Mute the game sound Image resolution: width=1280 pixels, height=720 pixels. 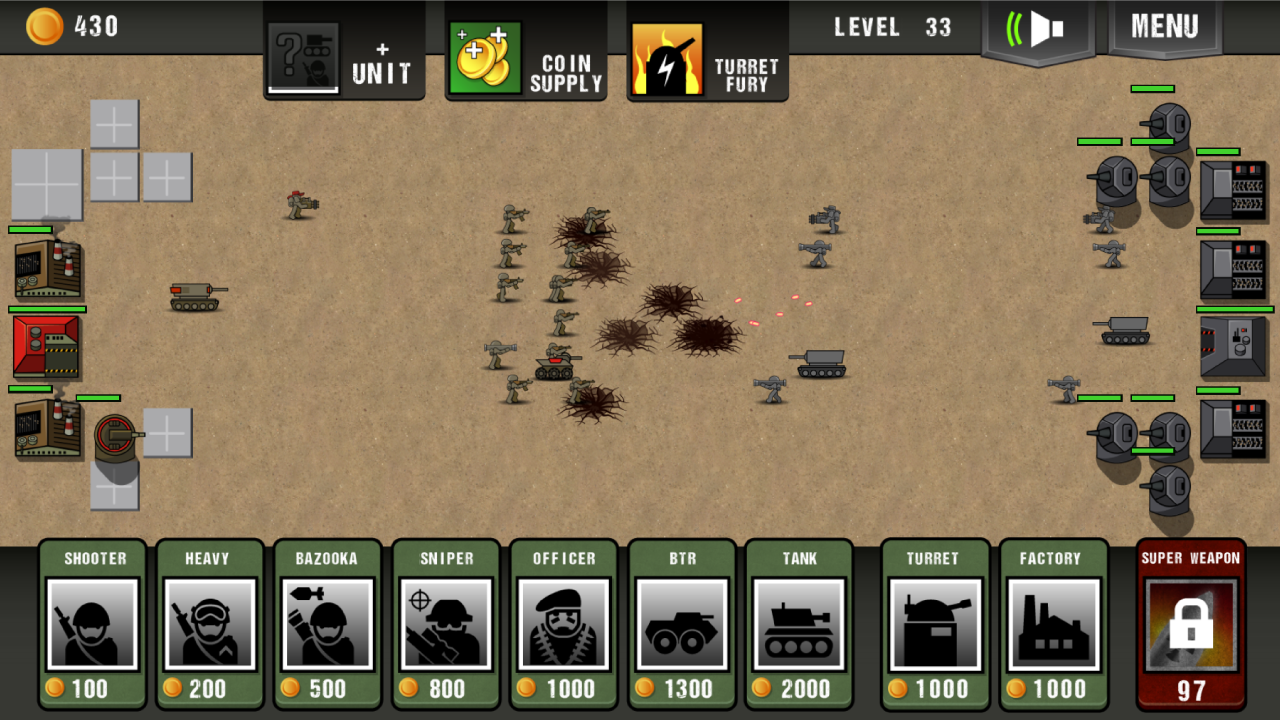1037,27
